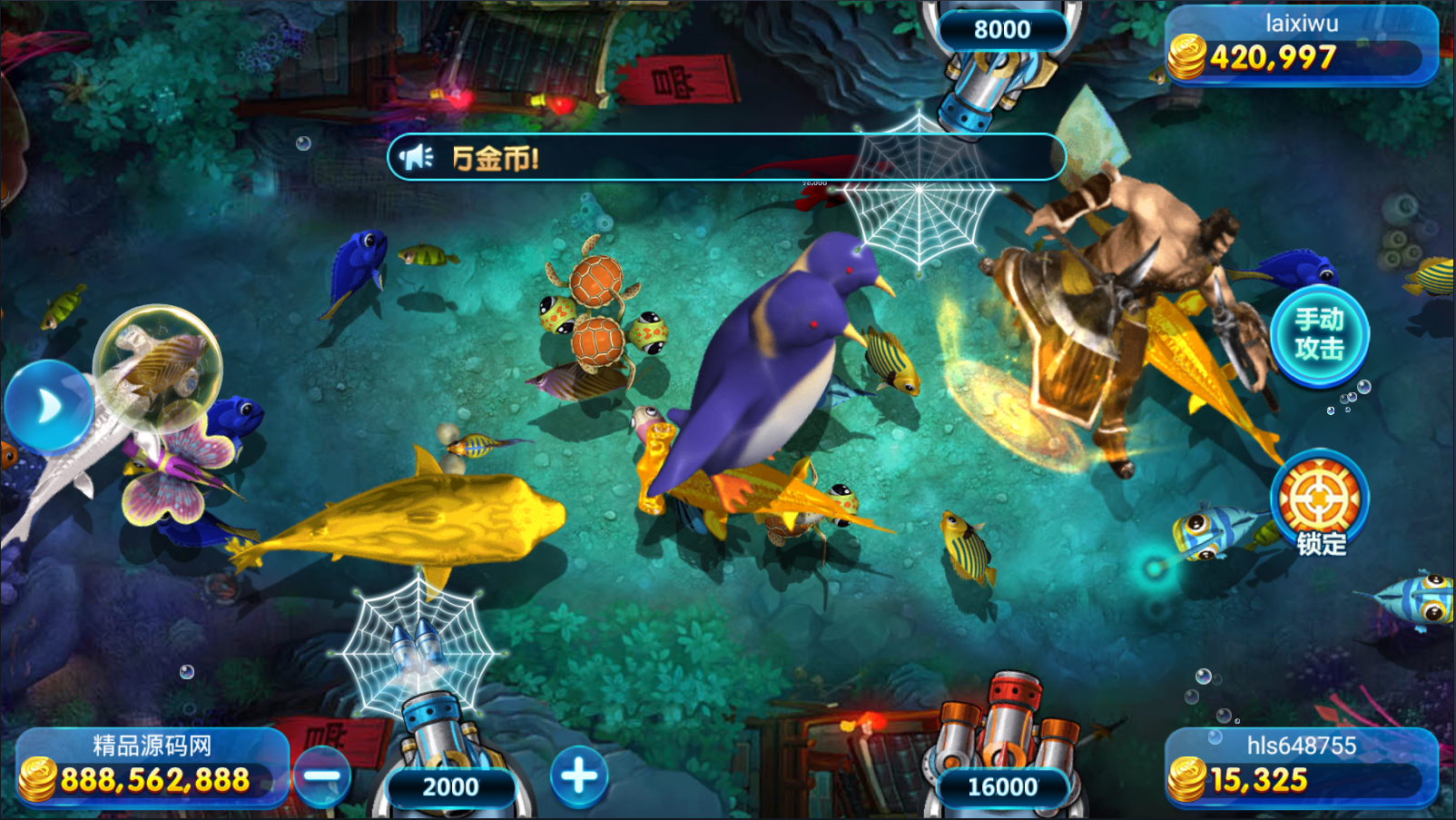The image size is (1456, 820).
Task: Select the player panel showing 888,562,888 coins
Action: [x=152, y=767]
